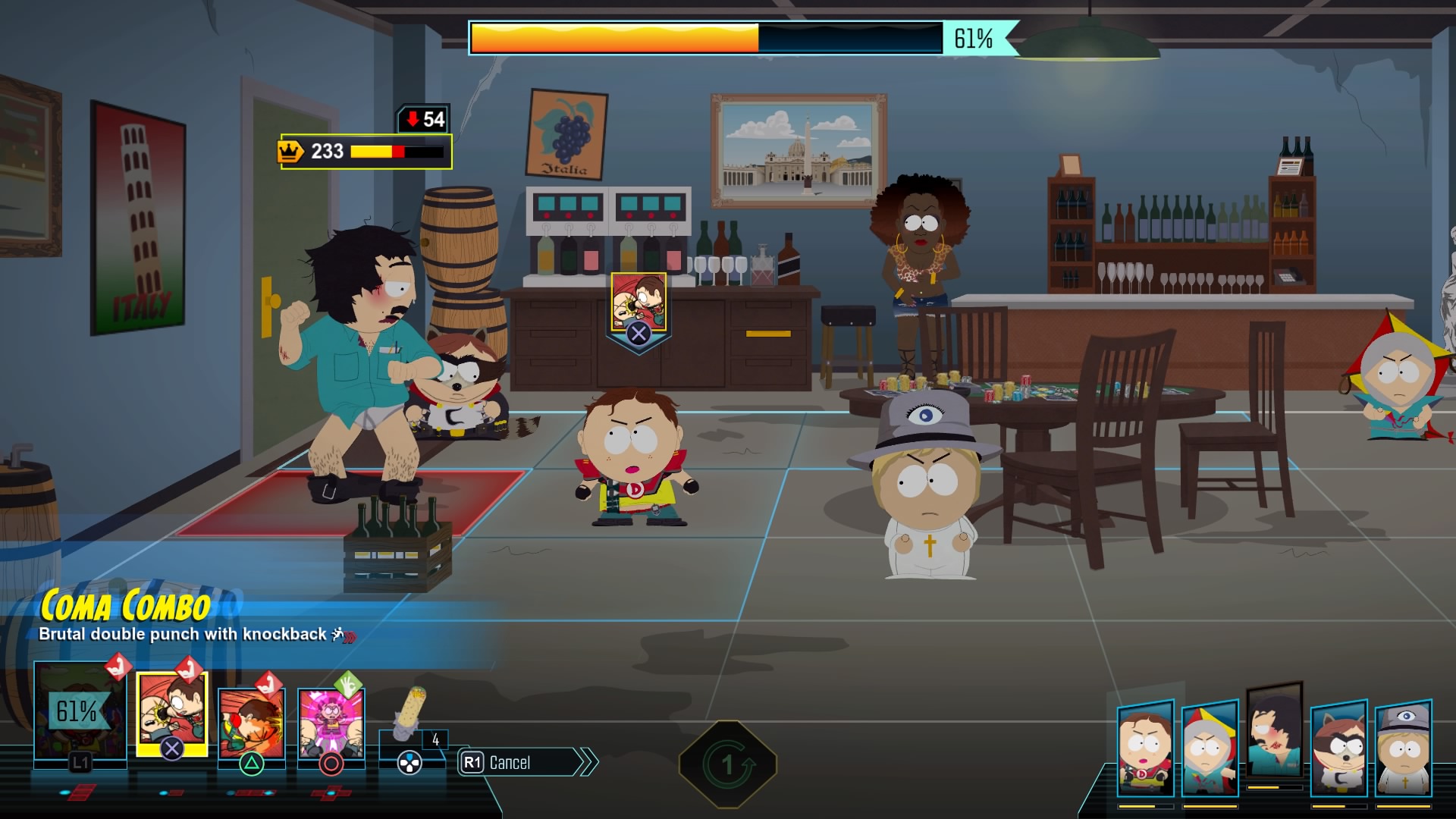Pick the pink glowing aura ability card

[x=331, y=722]
